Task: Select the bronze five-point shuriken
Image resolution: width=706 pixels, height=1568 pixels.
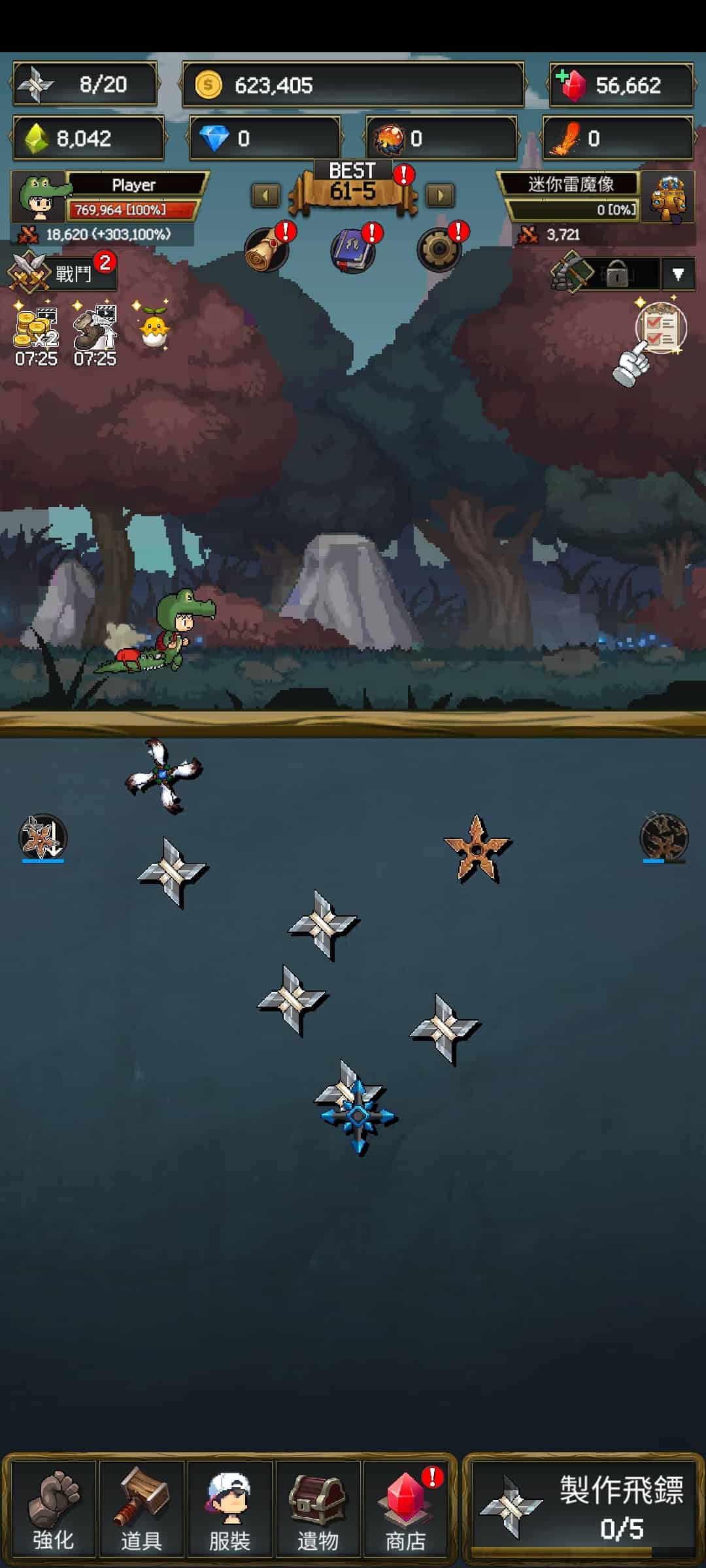Action: pyautogui.click(x=477, y=849)
